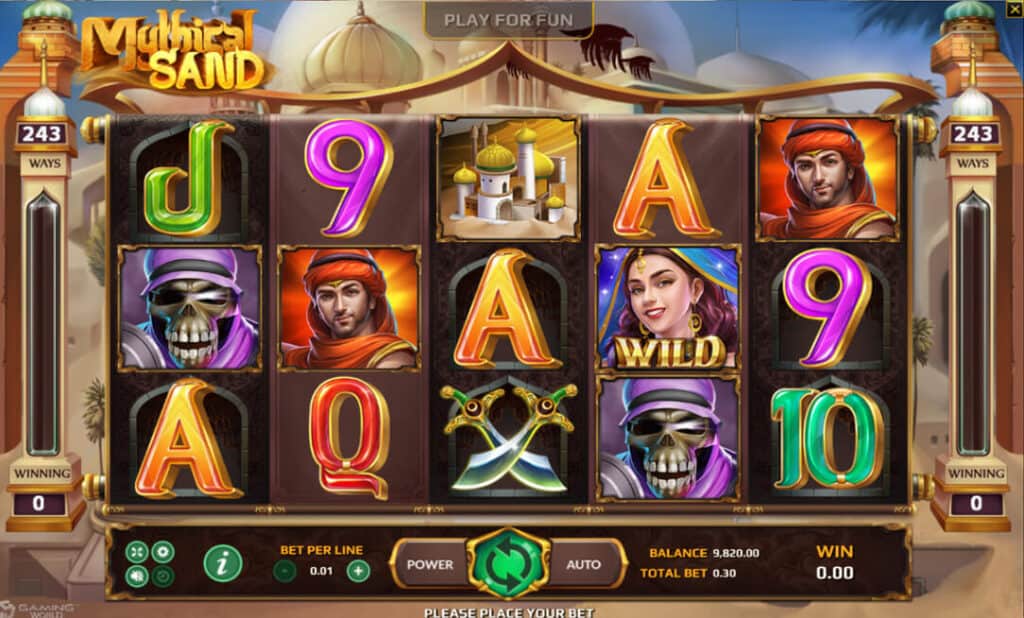Turn on AUTO spin
This screenshot has height=618, width=1024.
584,564
